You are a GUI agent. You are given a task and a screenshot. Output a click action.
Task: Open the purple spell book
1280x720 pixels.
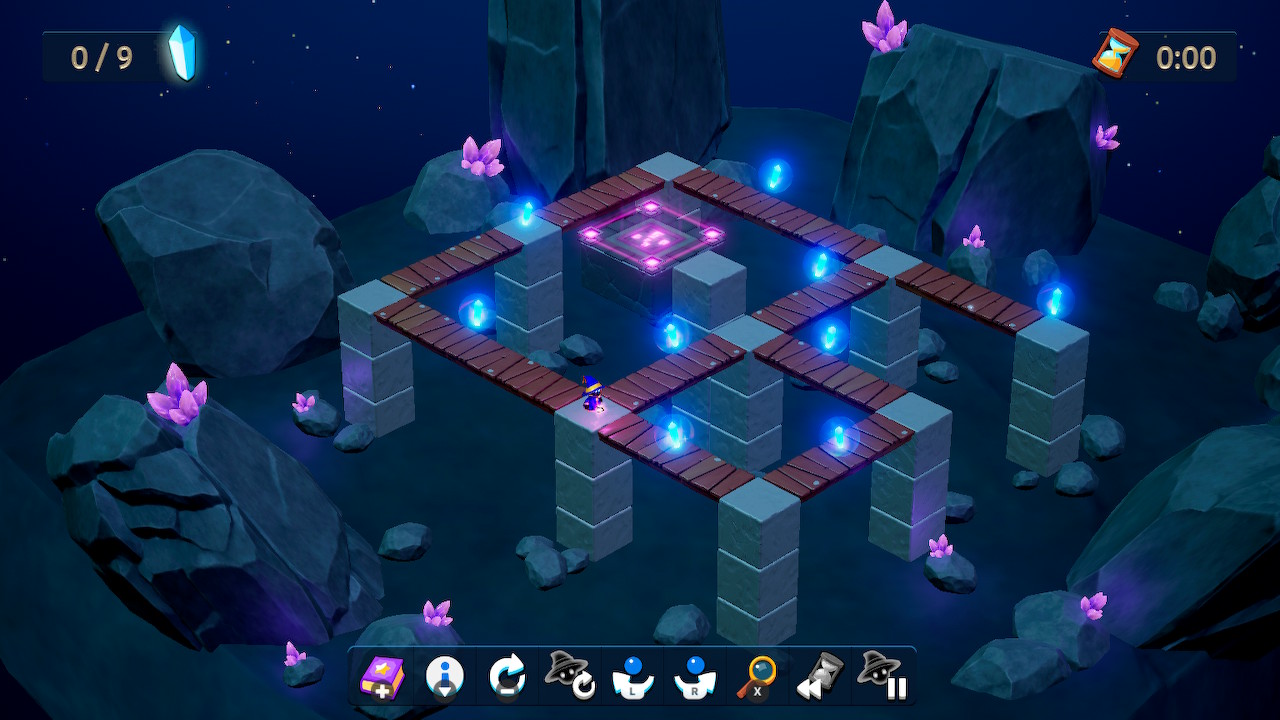tap(384, 677)
